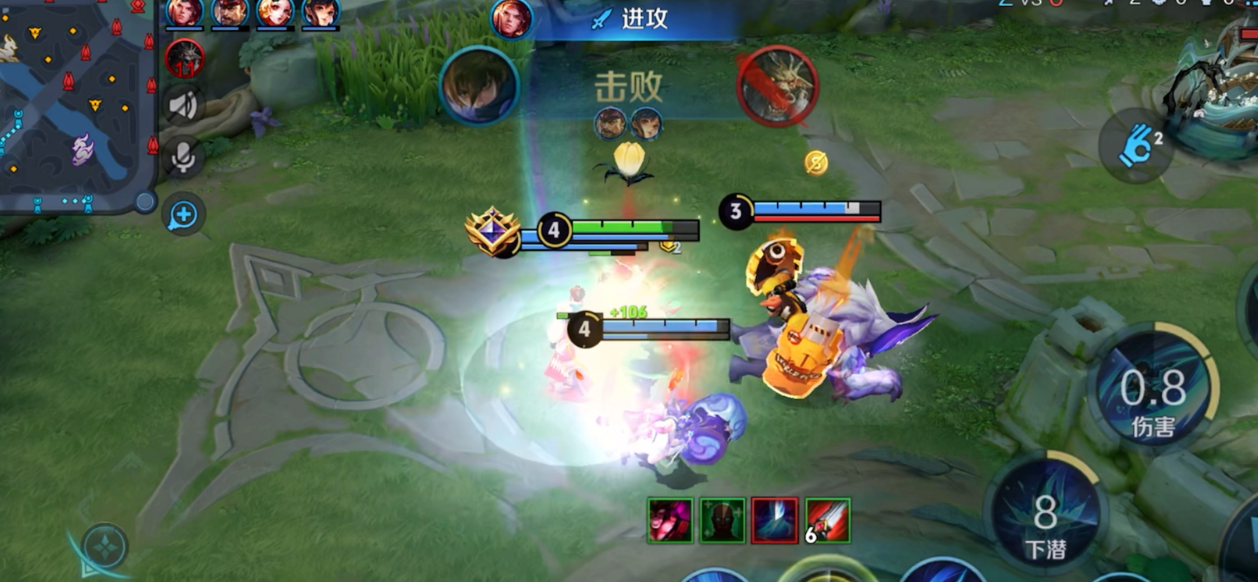
Task: Select the dark-haired female teammate portrait
Action: tap(320, 12)
